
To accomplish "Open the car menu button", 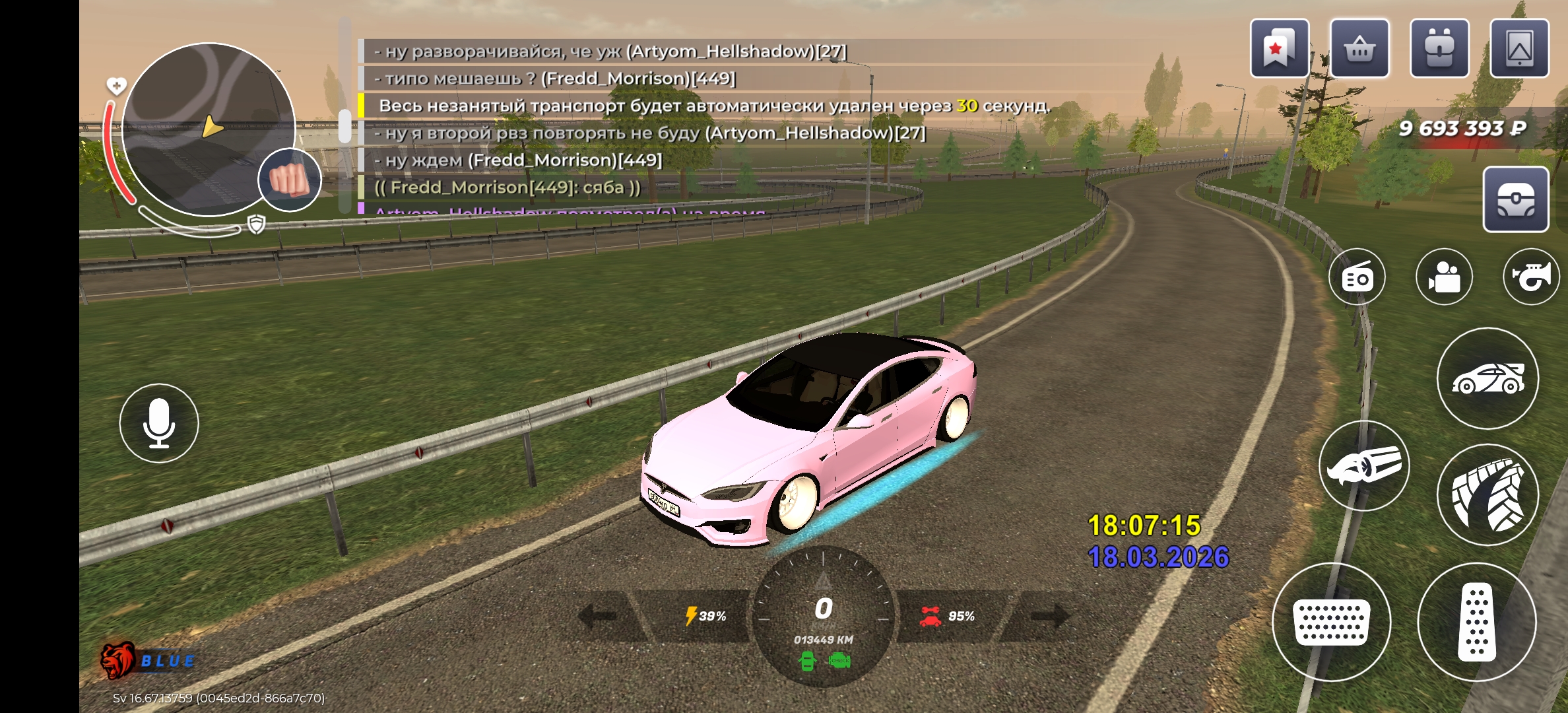I will point(1487,378).
